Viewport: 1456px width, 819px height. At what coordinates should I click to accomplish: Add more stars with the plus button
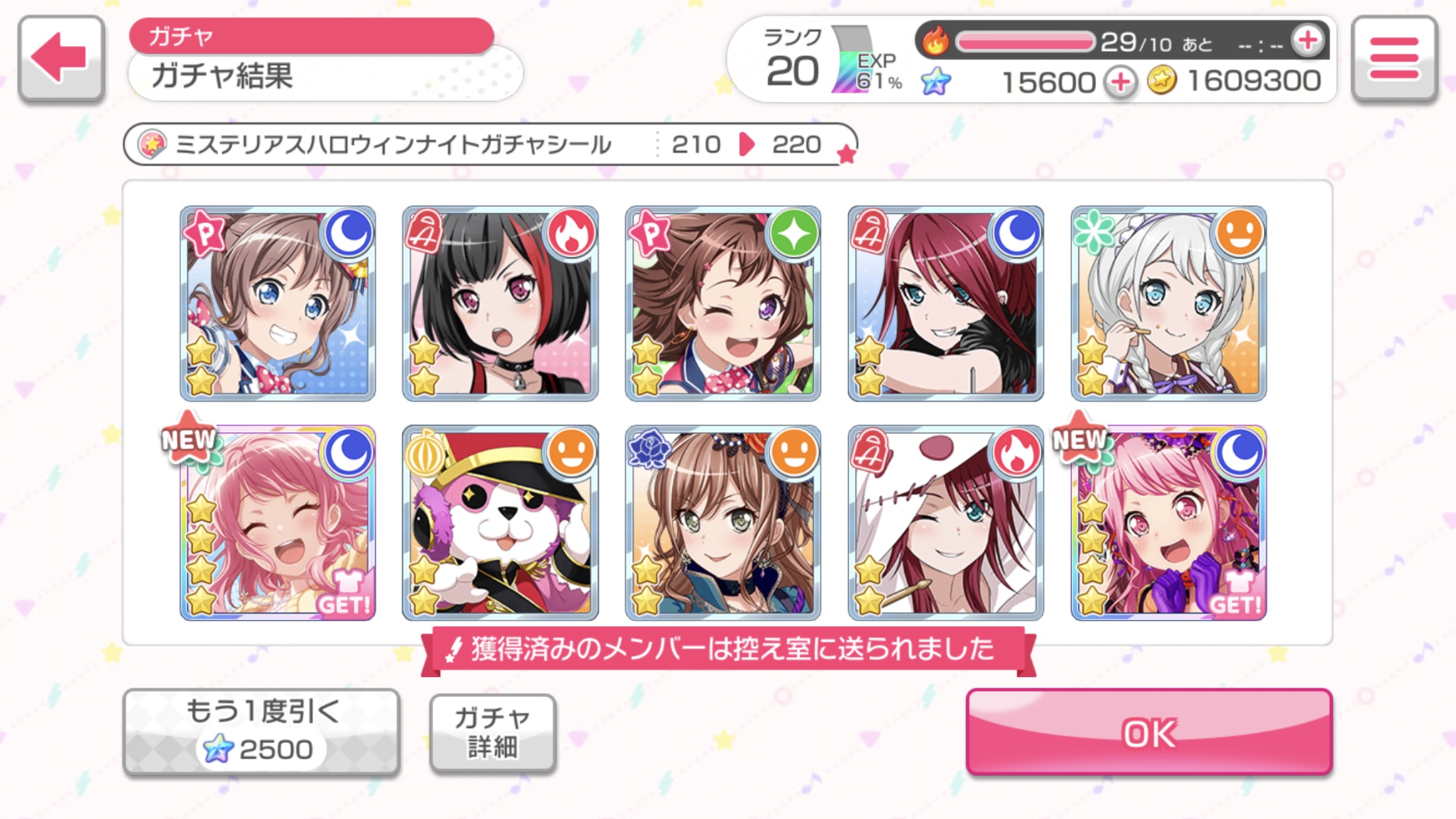(1120, 82)
